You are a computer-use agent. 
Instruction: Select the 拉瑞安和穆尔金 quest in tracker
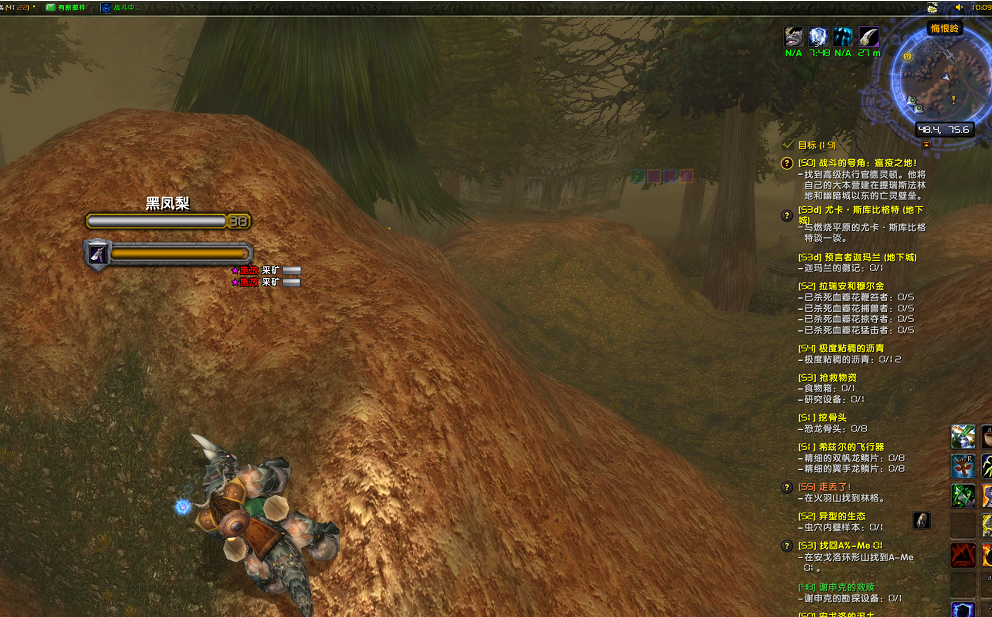point(839,286)
